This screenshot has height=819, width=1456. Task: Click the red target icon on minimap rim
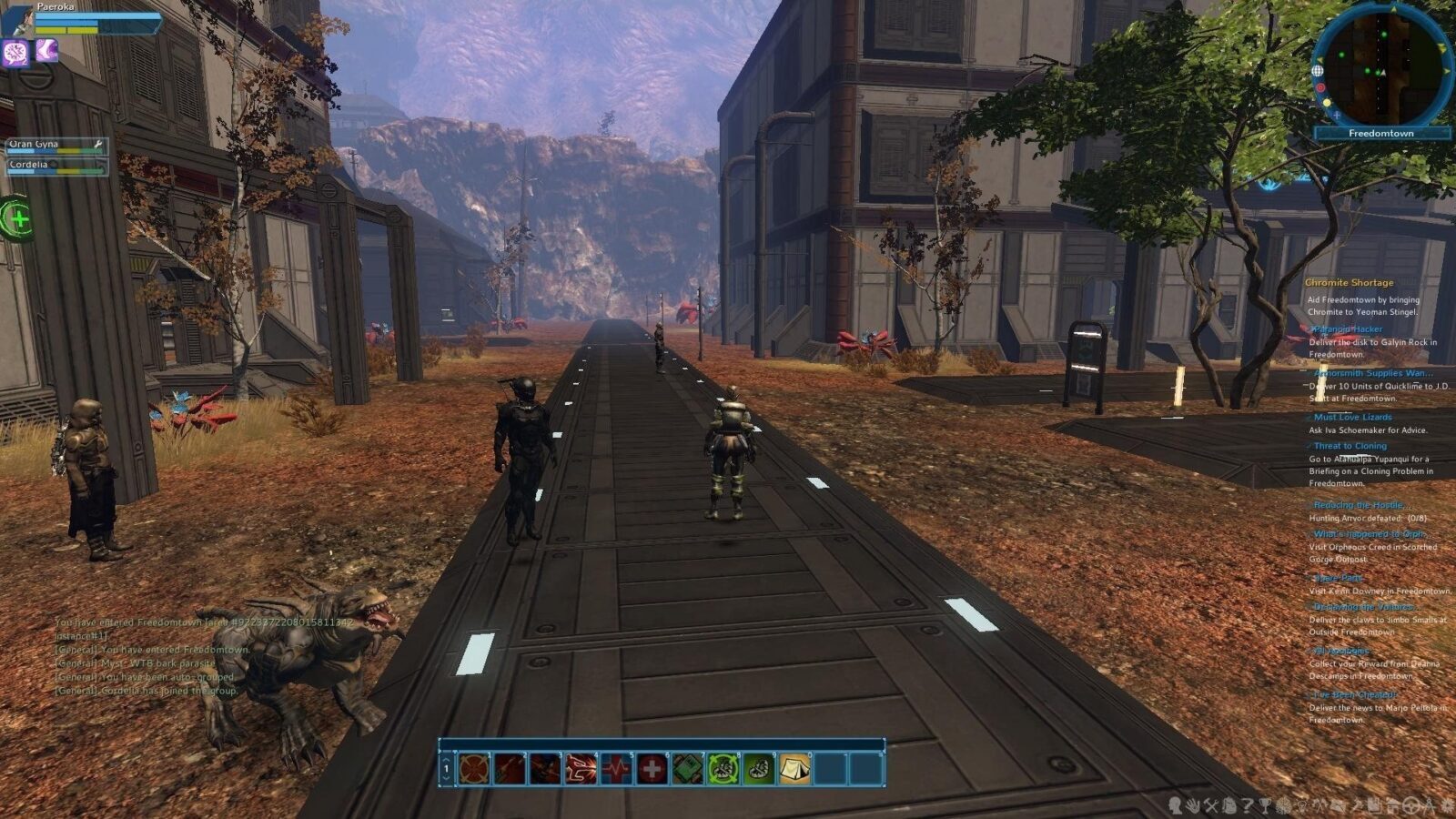pyautogui.click(x=1320, y=88)
